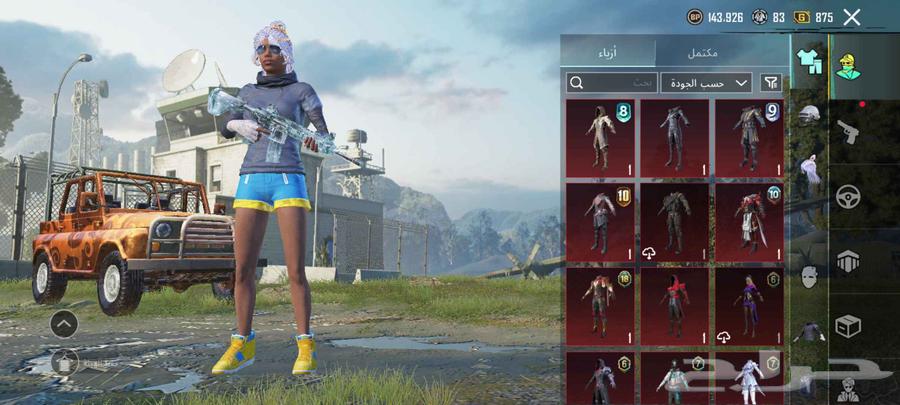Open the steering wheel vehicle category

click(849, 196)
